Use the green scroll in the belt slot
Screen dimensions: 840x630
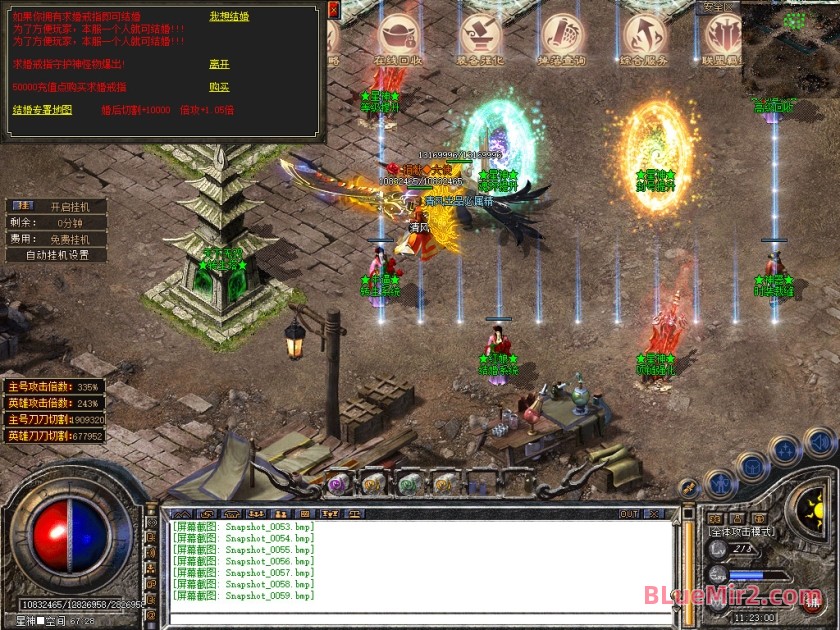click(x=409, y=483)
